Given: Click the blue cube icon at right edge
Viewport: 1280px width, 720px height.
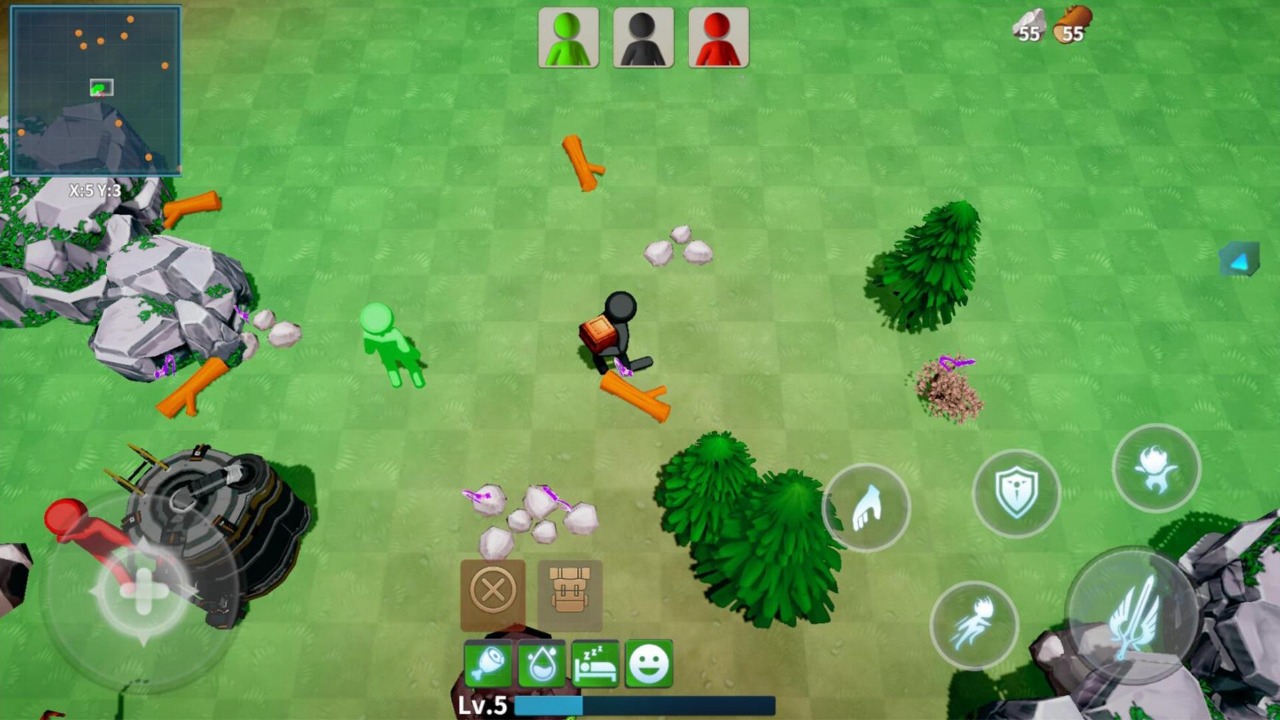Looking at the screenshot, I should coord(1240,260).
